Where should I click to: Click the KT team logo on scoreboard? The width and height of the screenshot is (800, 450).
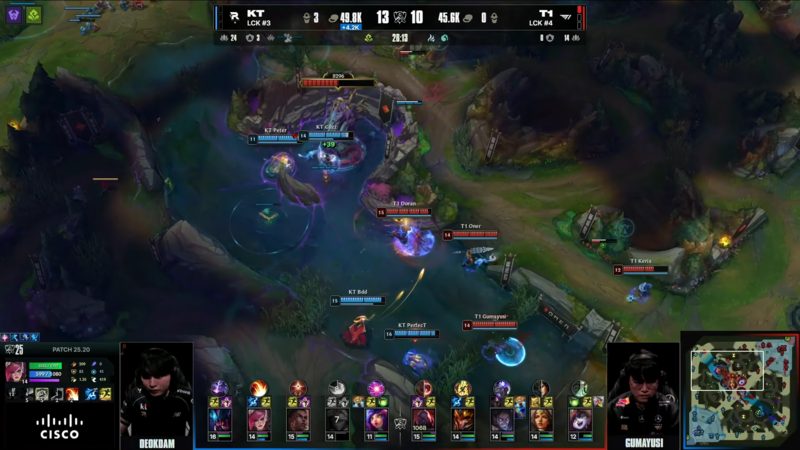[x=232, y=16]
